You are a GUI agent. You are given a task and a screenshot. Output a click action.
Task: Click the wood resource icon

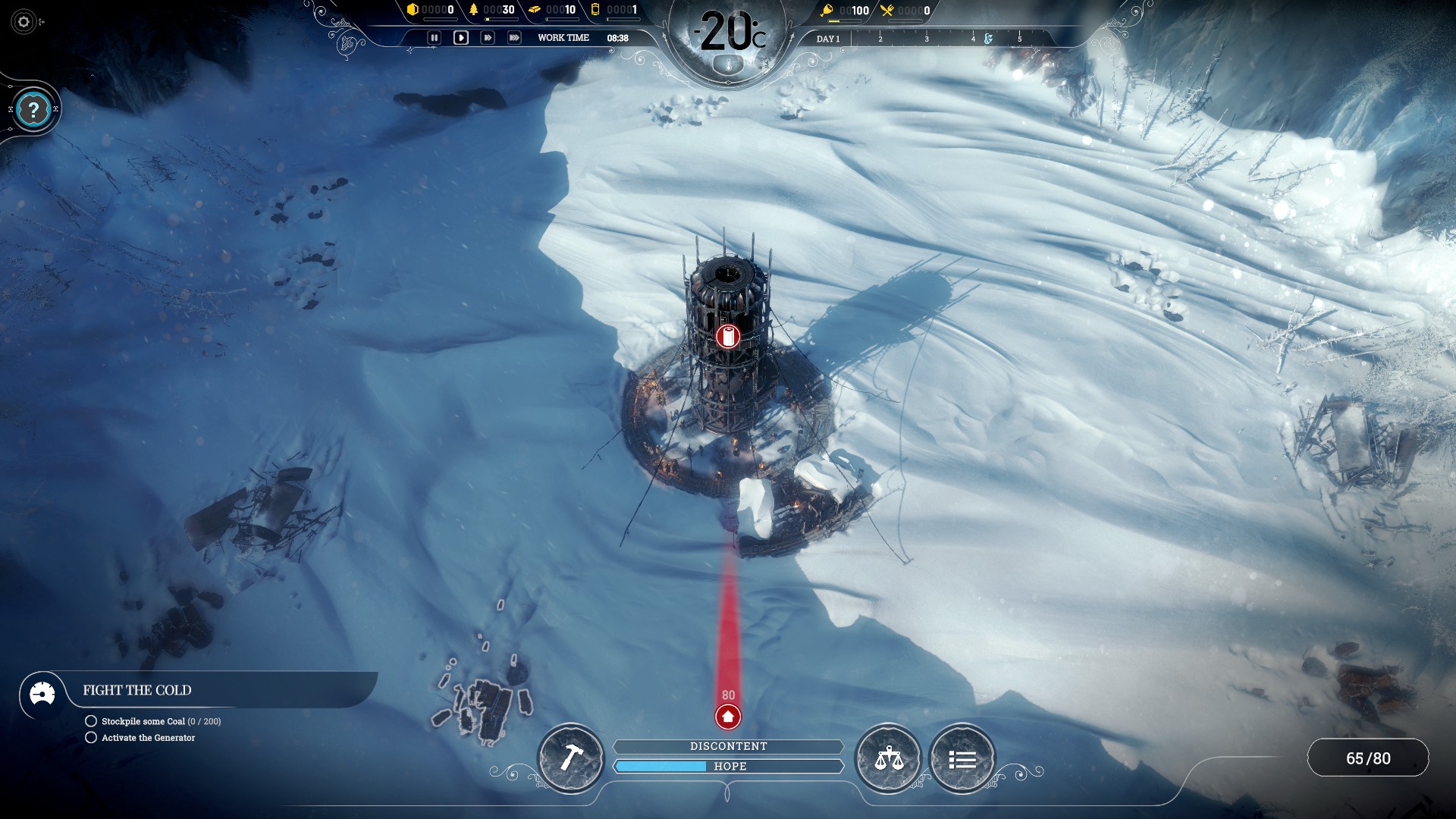(x=474, y=10)
